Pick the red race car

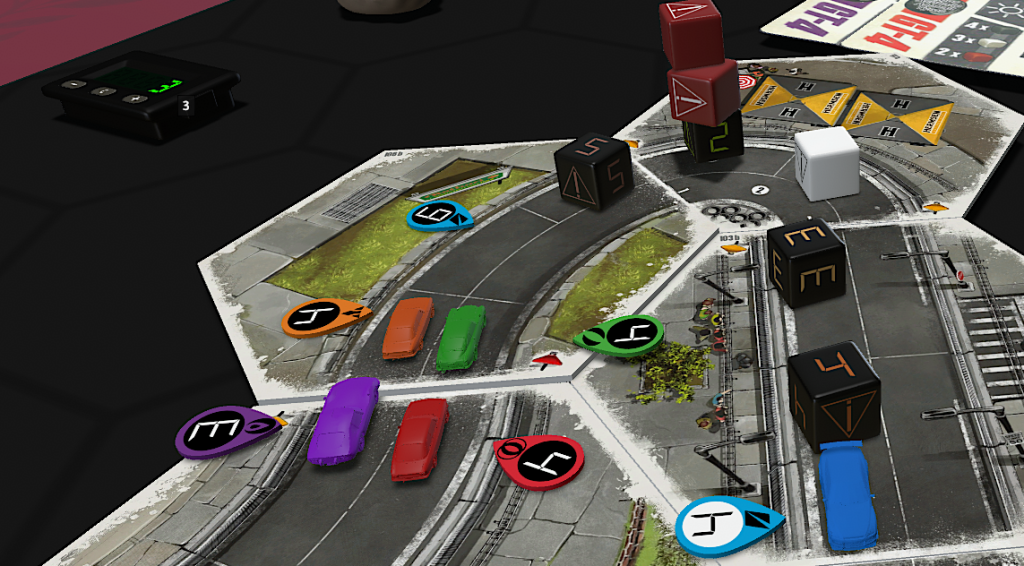click(x=419, y=438)
